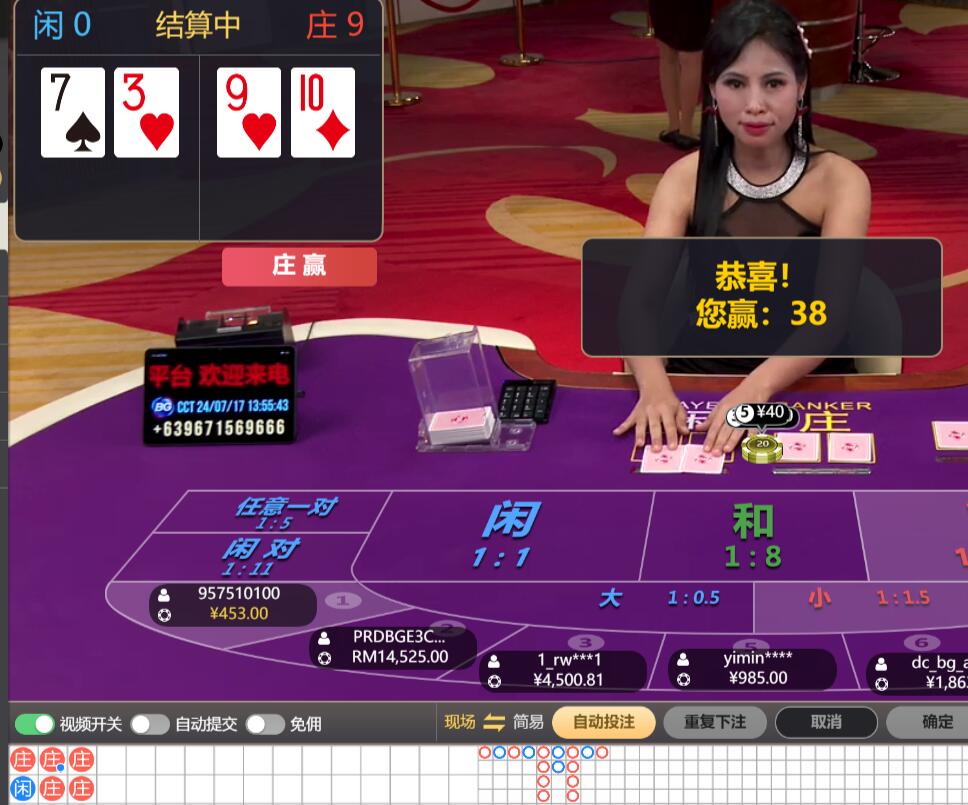Click the 自动投注 auto-bet button
This screenshot has height=805, width=968.
(604, 722)
